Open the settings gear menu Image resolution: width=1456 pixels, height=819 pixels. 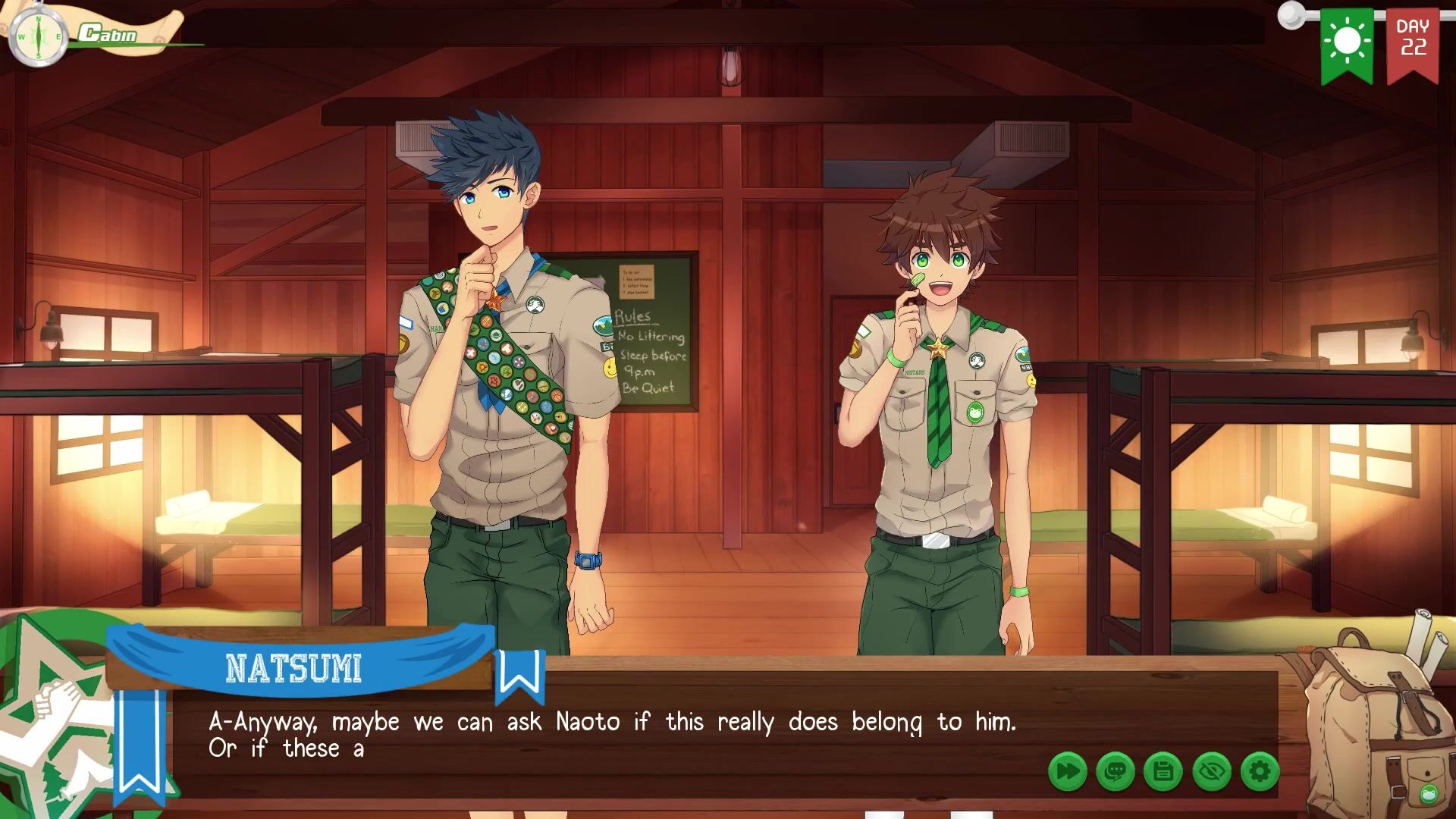coord(1260,772)
